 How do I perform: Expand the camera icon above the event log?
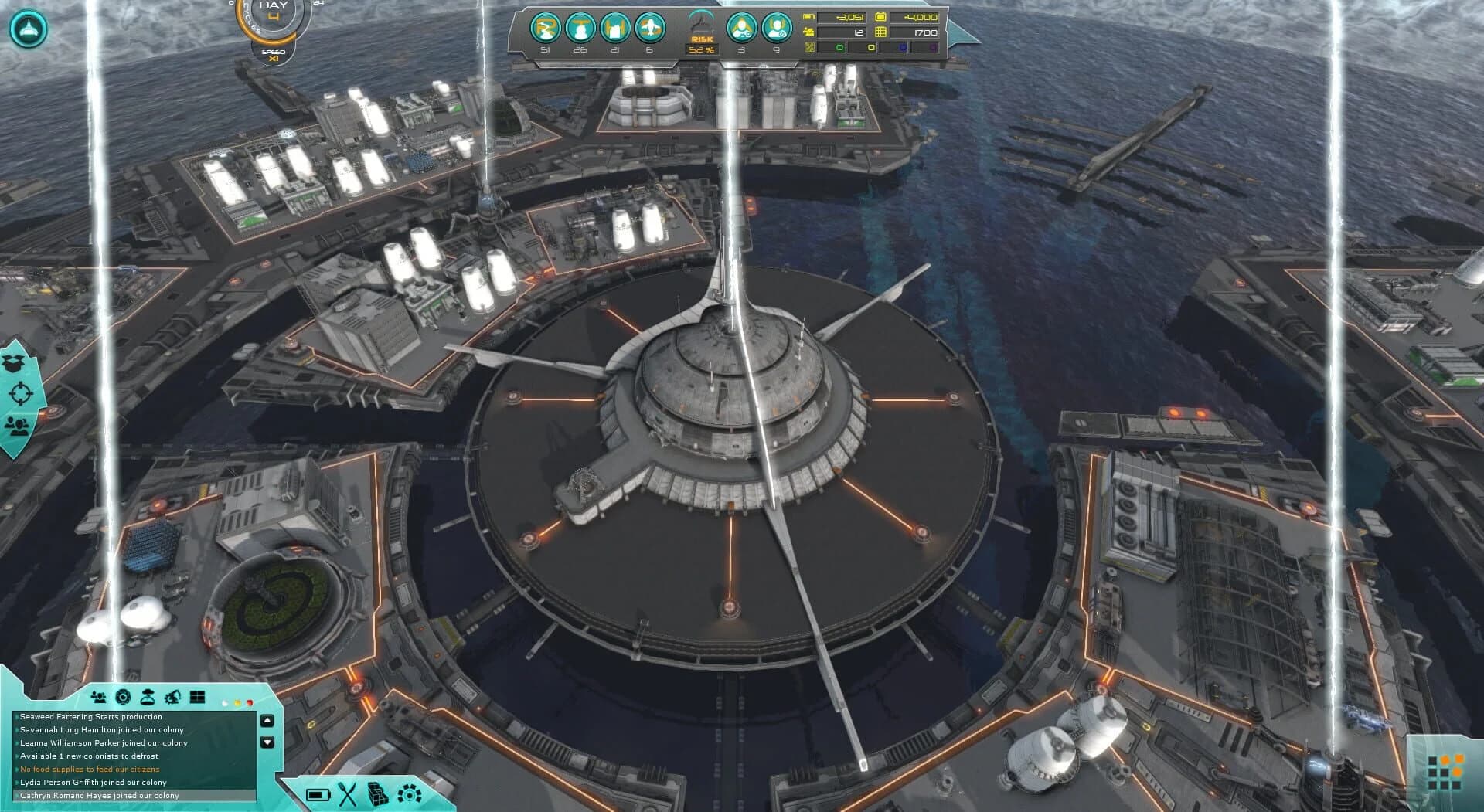click(123, 697)
